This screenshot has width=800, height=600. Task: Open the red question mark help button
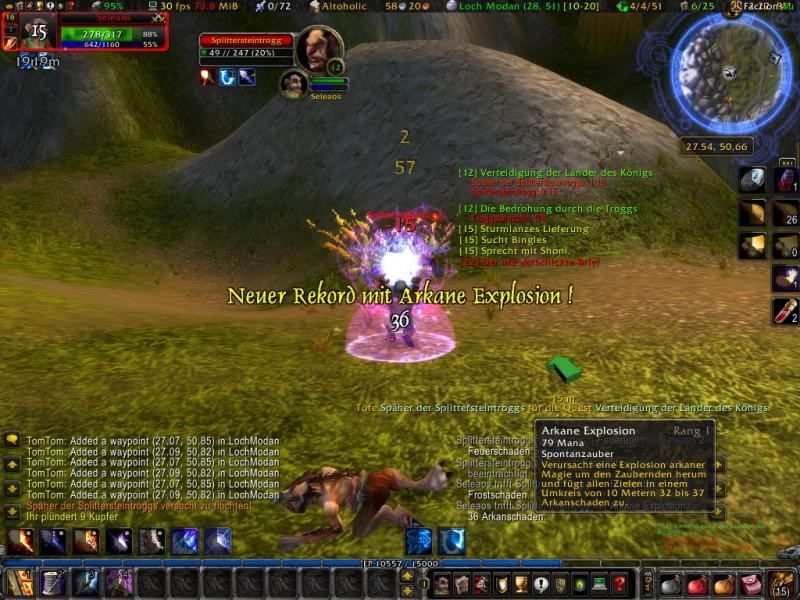(x=620, y=584)
